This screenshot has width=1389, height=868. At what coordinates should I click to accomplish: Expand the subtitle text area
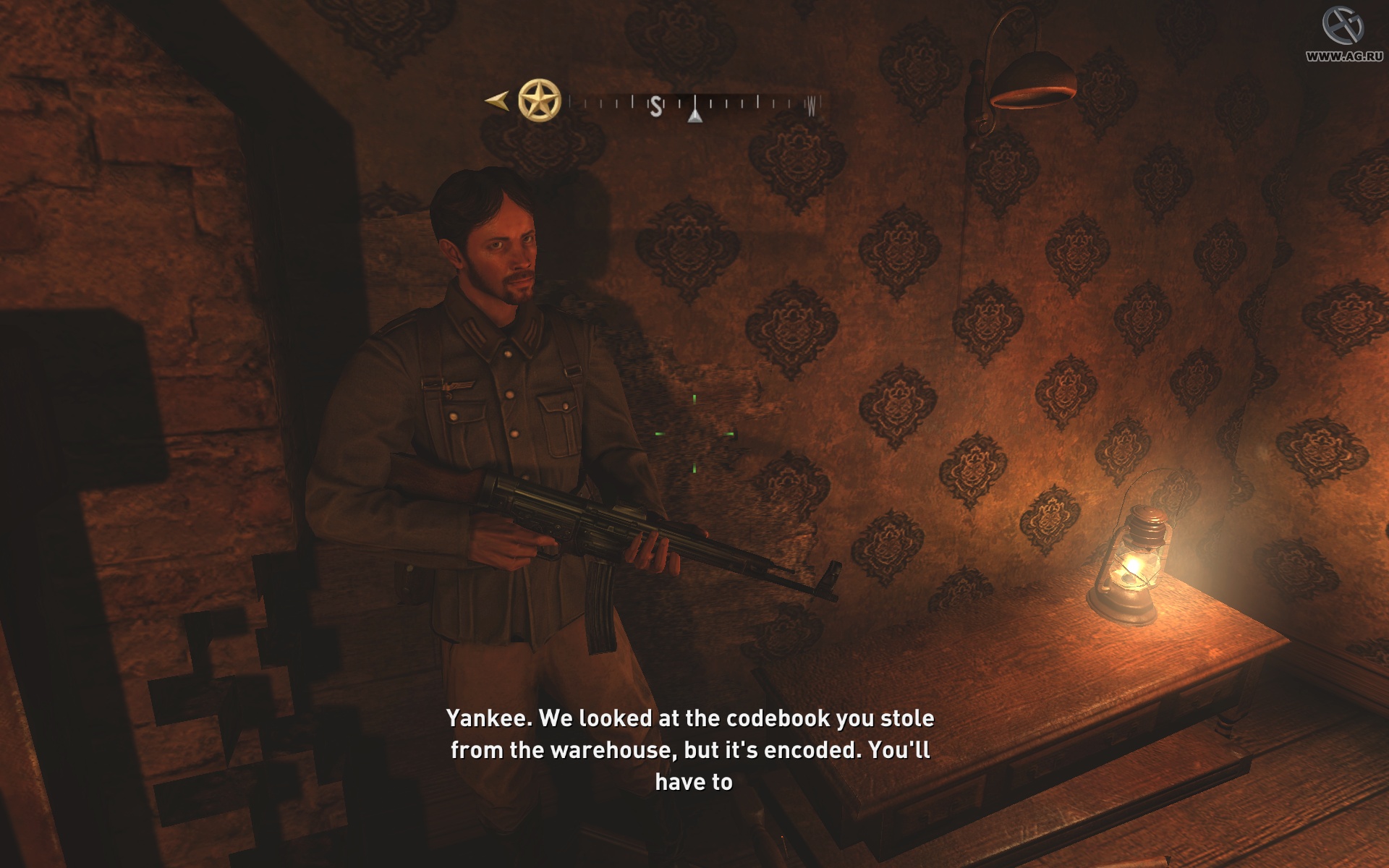coord(691,749)
